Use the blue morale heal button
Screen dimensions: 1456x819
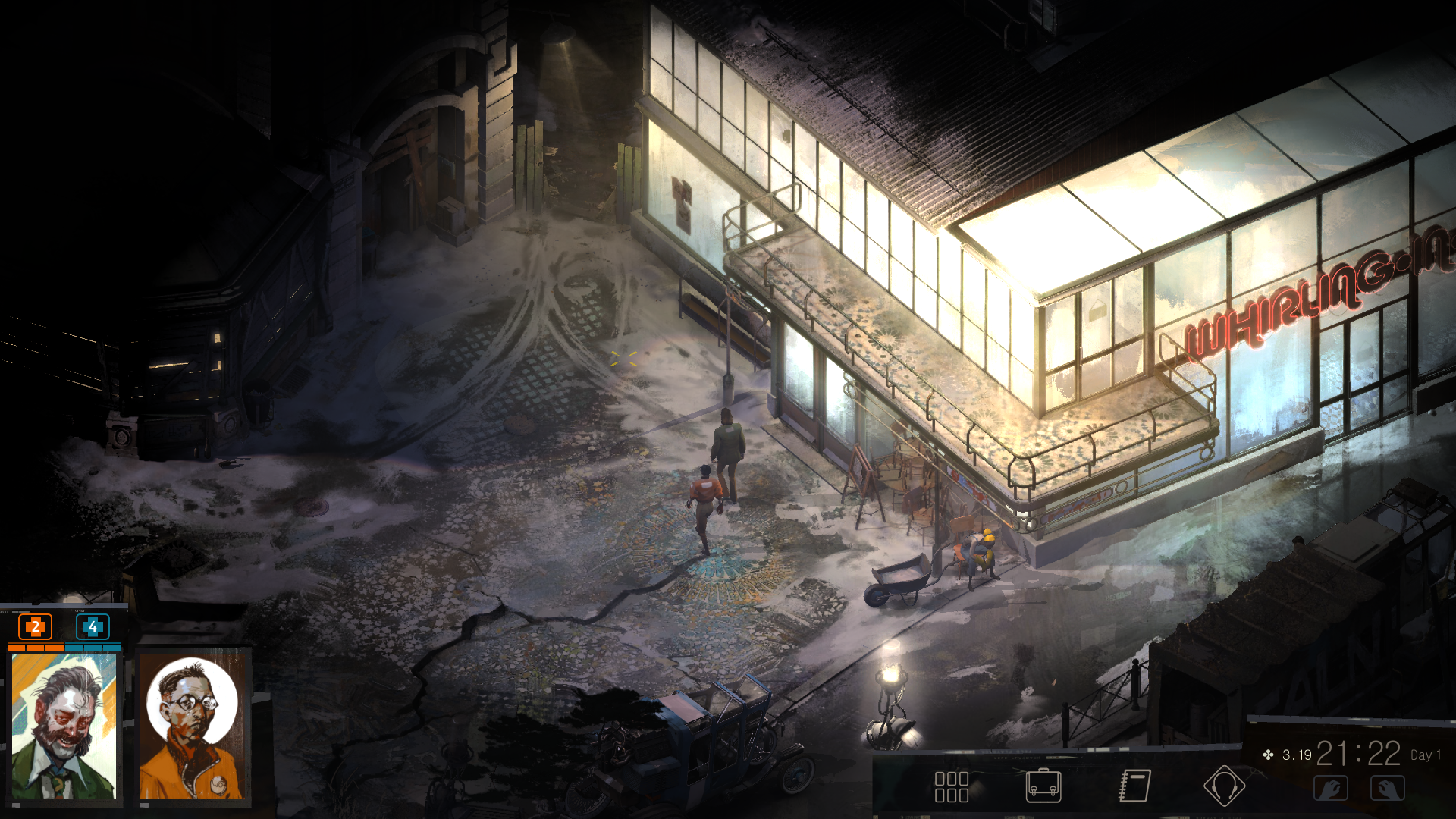pyautogui.click(x=93, y=627)
